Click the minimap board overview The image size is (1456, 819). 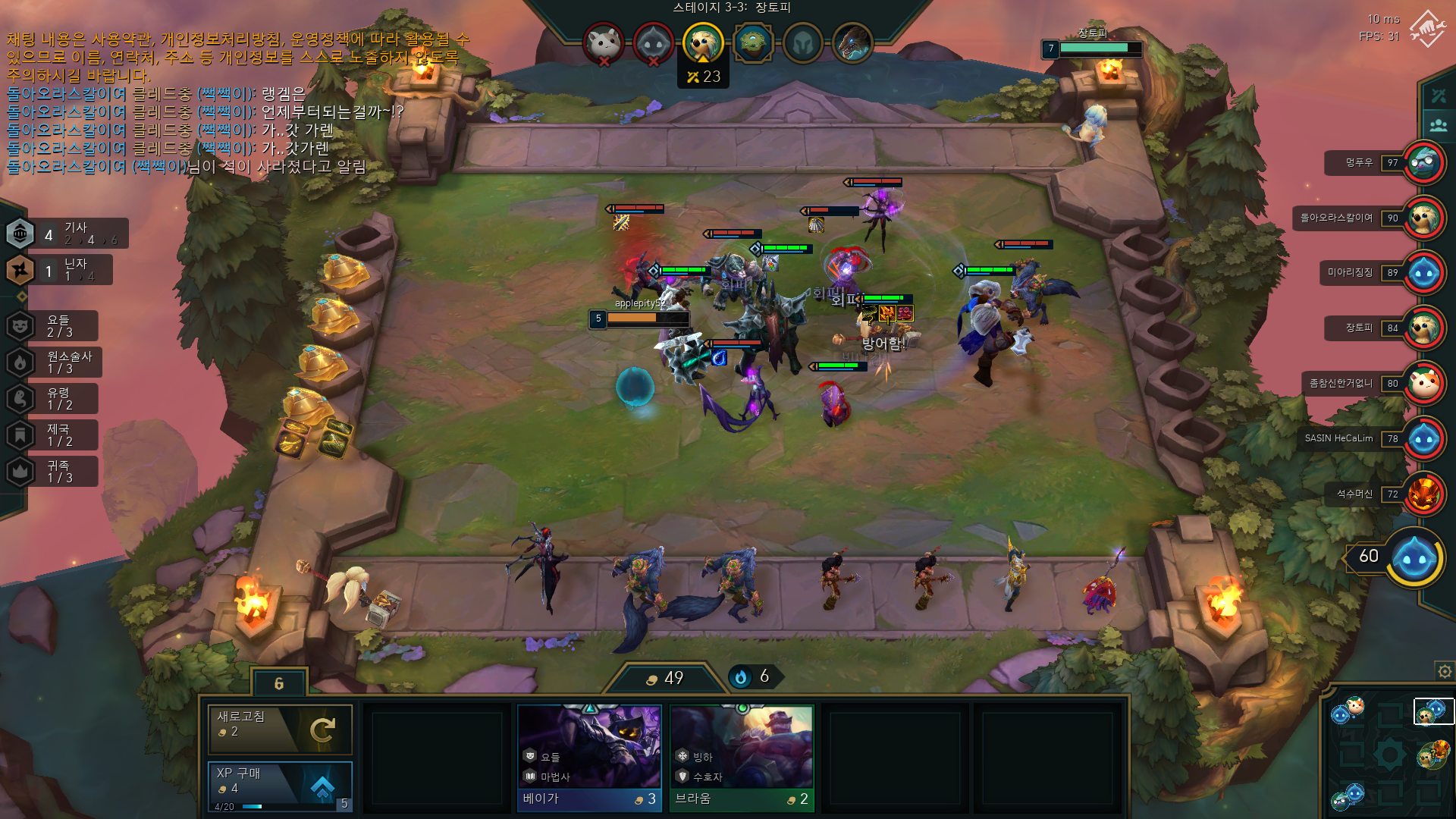pyautogui.click(x=1391, y=754)
